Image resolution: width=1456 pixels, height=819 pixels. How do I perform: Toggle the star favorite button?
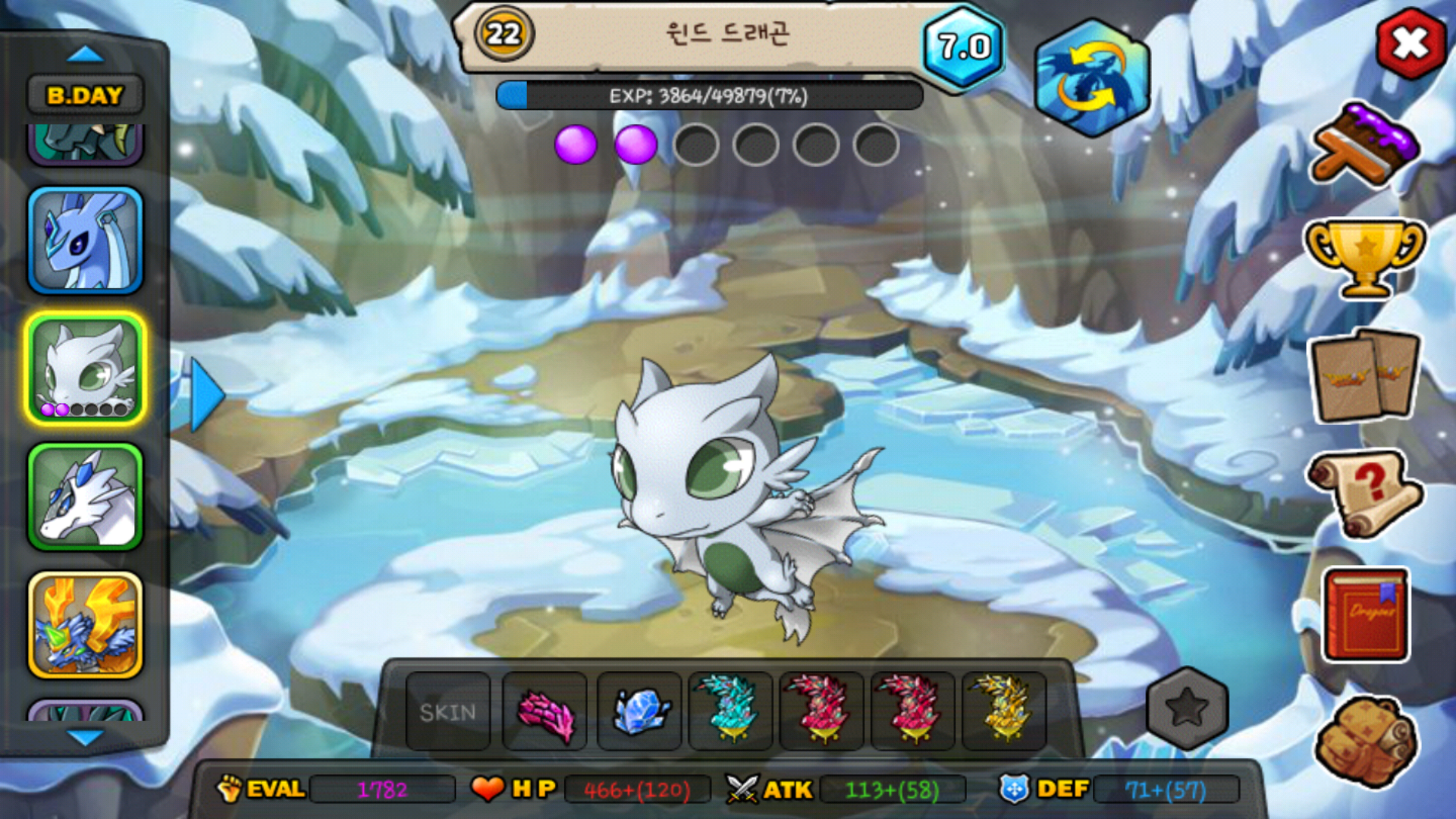[1187, 708]
